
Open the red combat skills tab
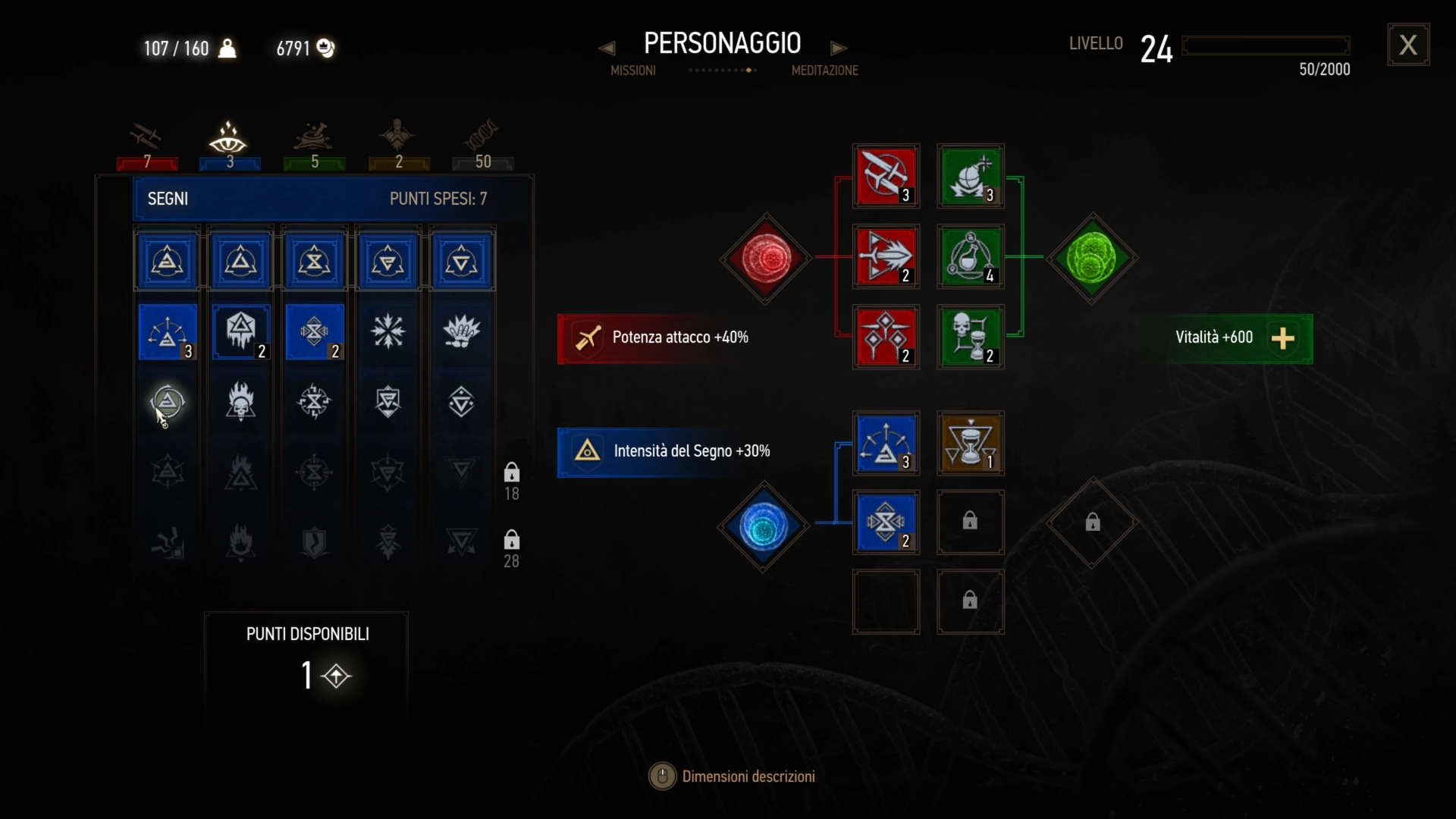(147, 146)
